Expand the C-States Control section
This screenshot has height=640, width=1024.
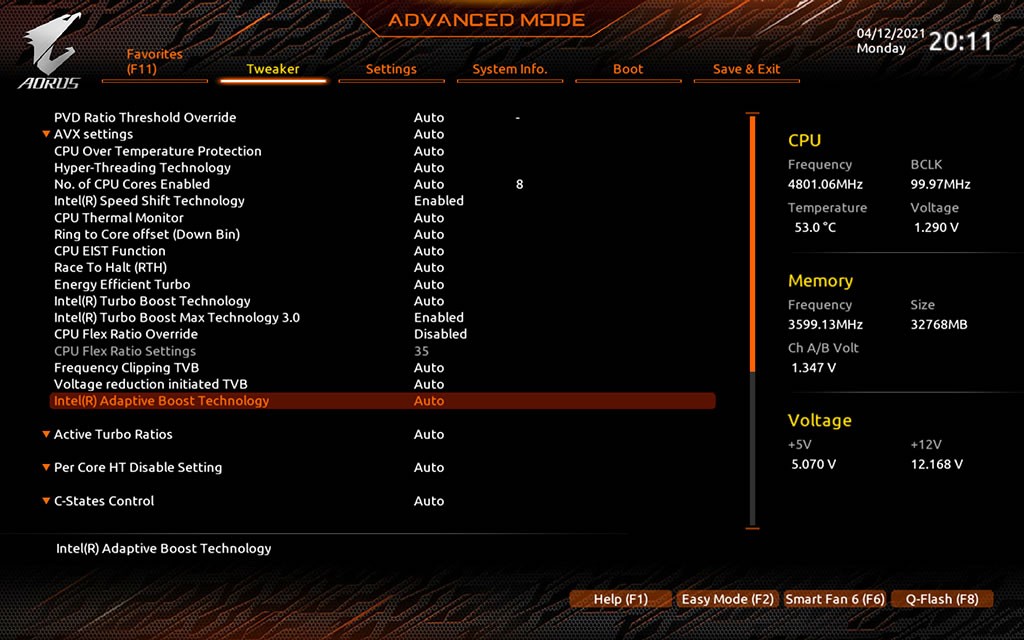tap(104, 501)
